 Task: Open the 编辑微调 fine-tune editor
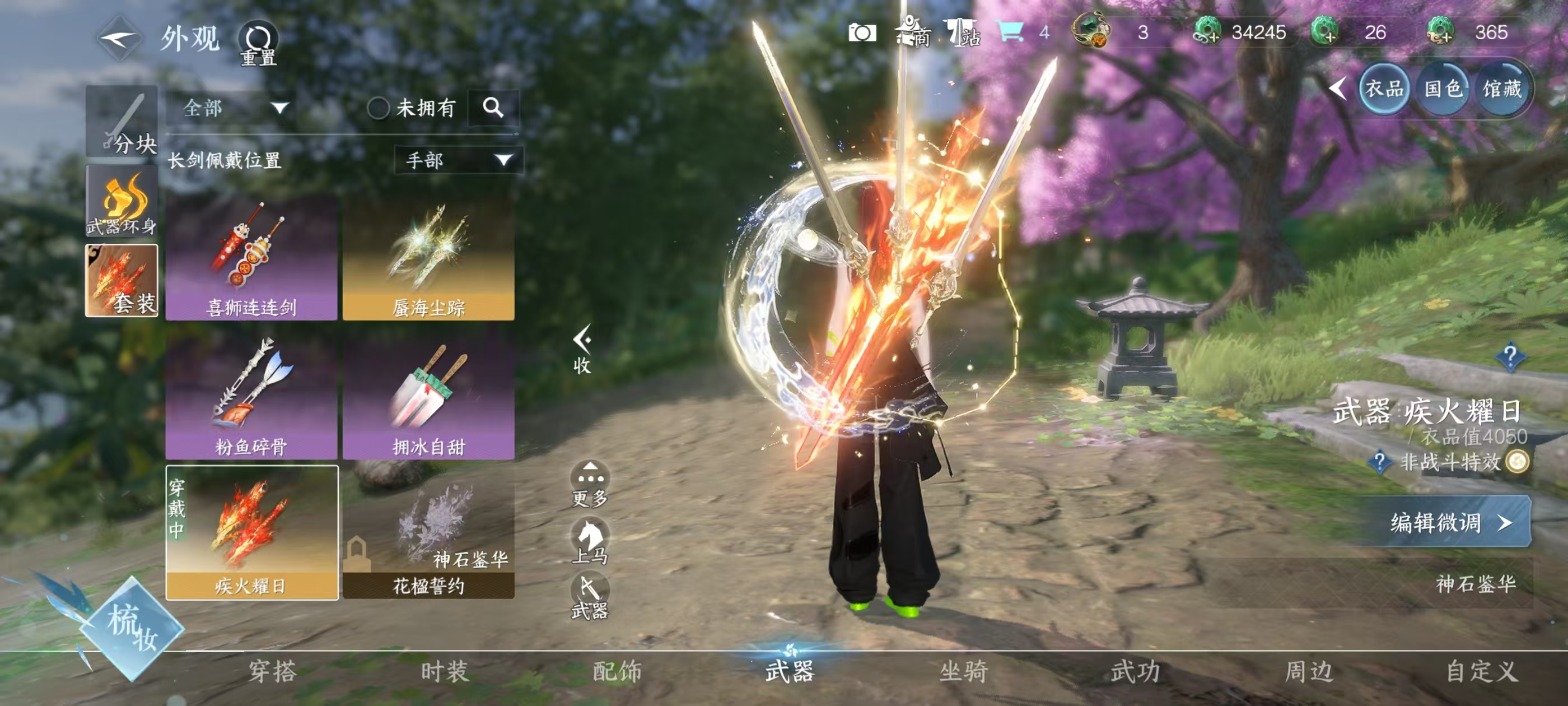1446,523
